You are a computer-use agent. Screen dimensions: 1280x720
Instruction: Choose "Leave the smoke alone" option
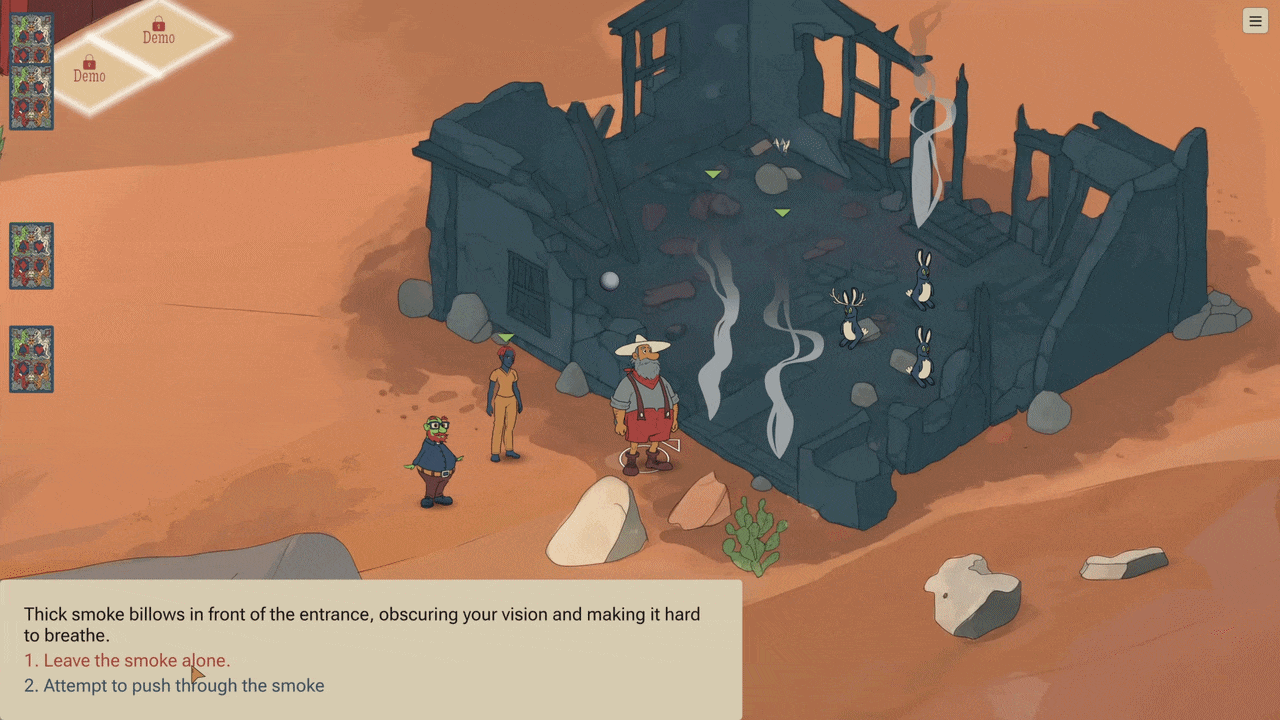coord(127,661)
